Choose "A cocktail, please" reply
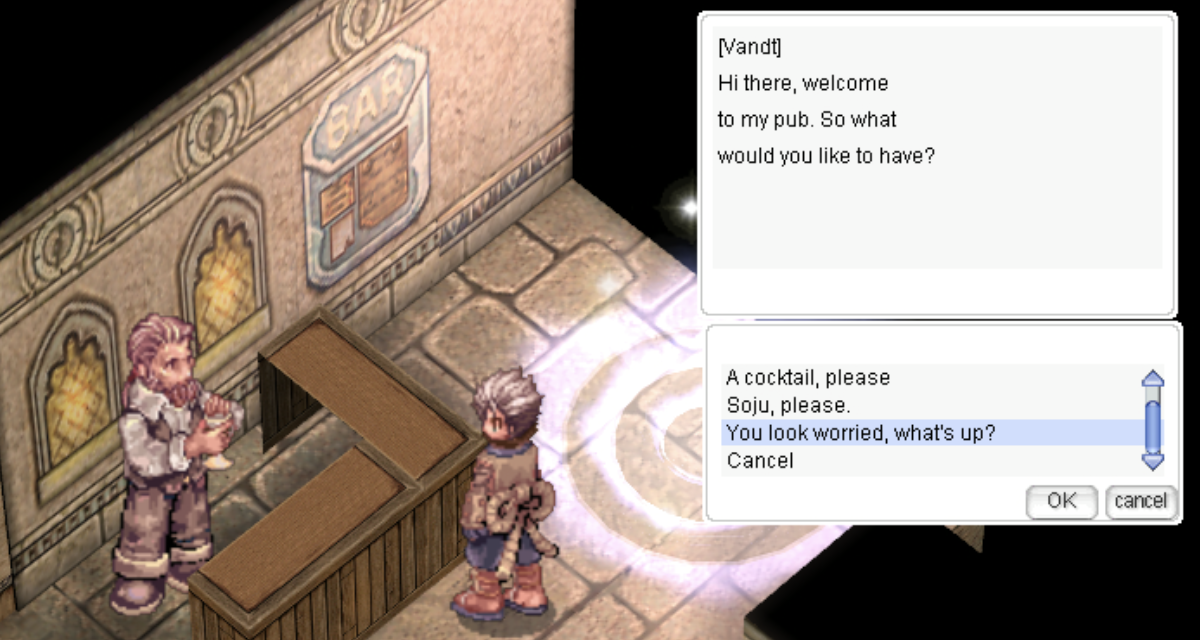 (x=808, y=378)
